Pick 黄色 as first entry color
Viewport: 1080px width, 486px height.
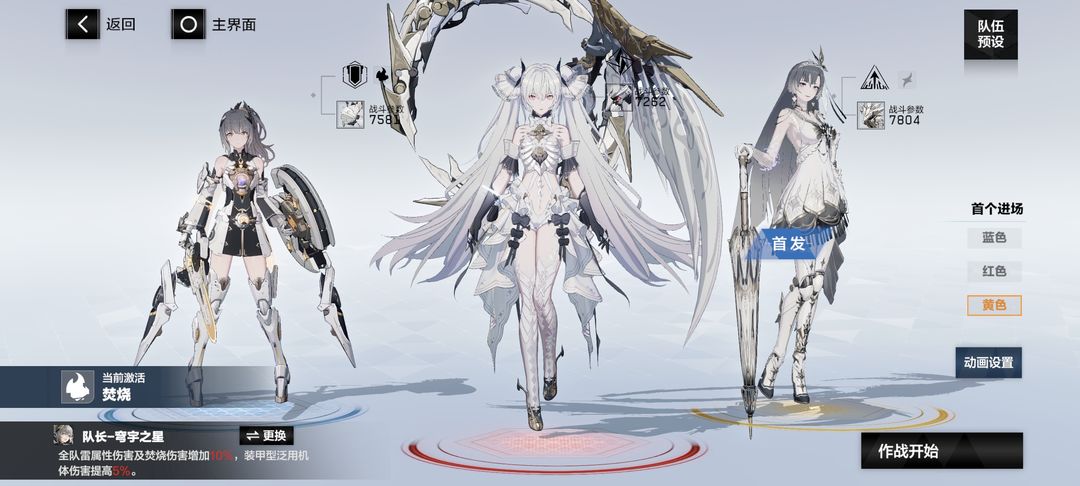tap(994, 305)
